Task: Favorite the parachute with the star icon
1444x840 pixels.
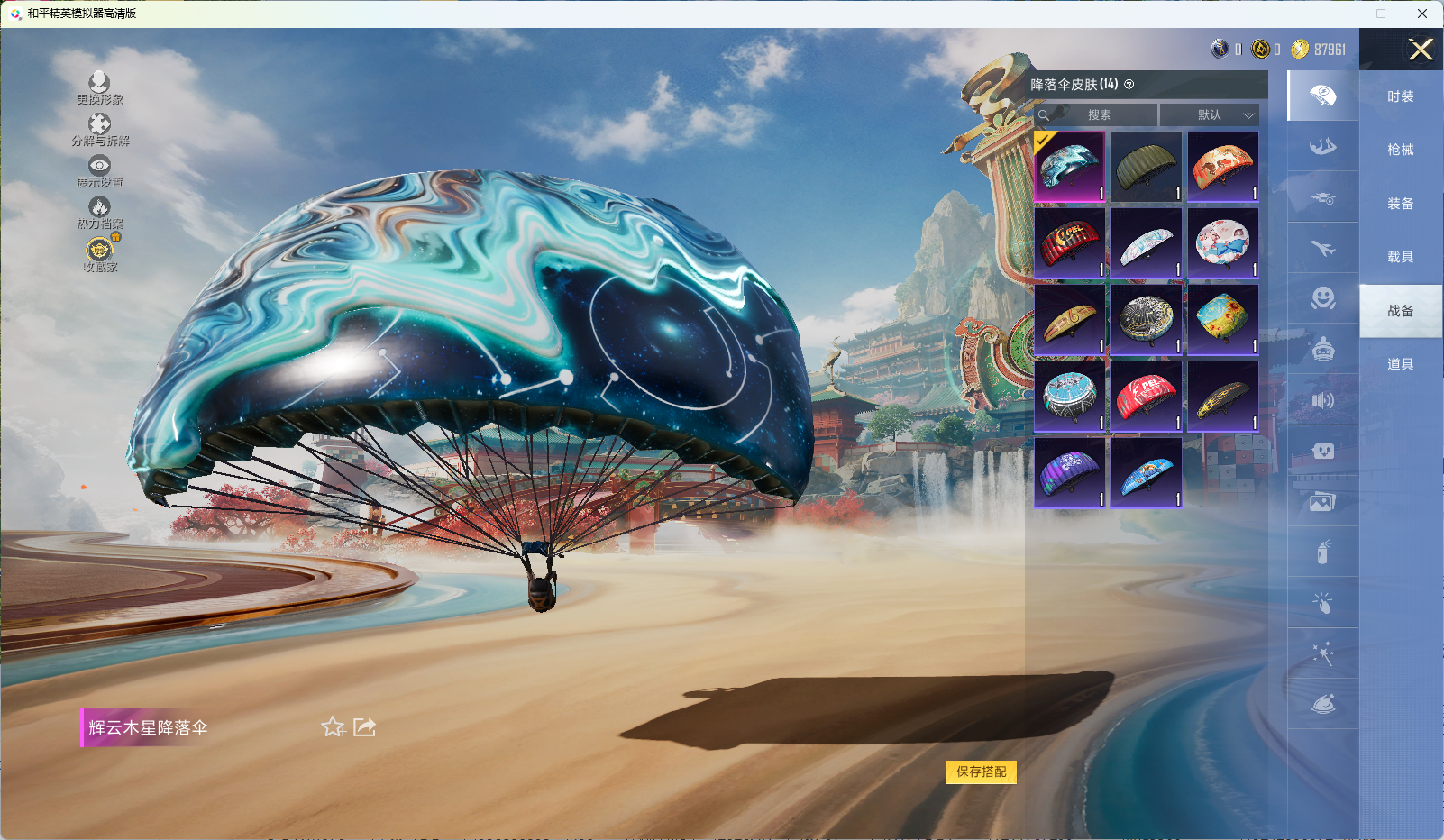Action: (x=334, y=726)
